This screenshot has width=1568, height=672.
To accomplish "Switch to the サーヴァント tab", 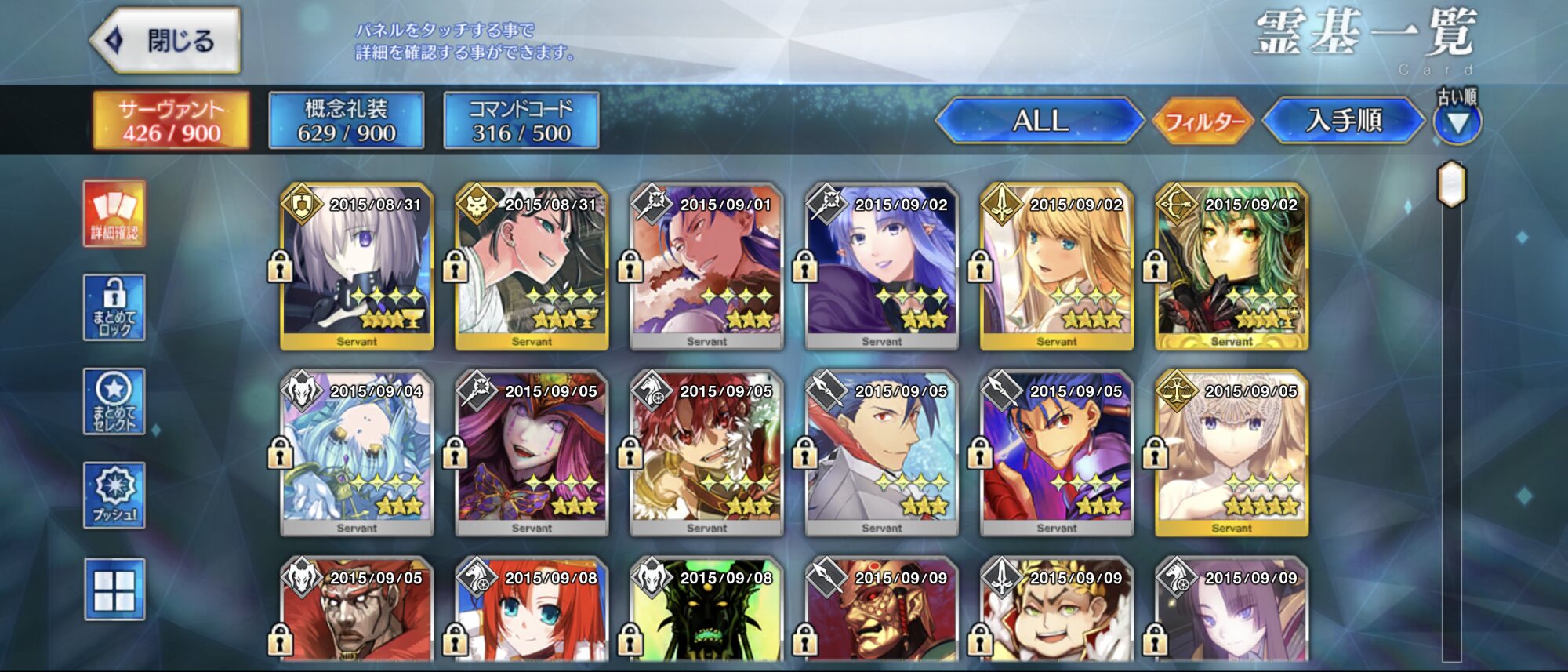I will [x=171, y=121].
